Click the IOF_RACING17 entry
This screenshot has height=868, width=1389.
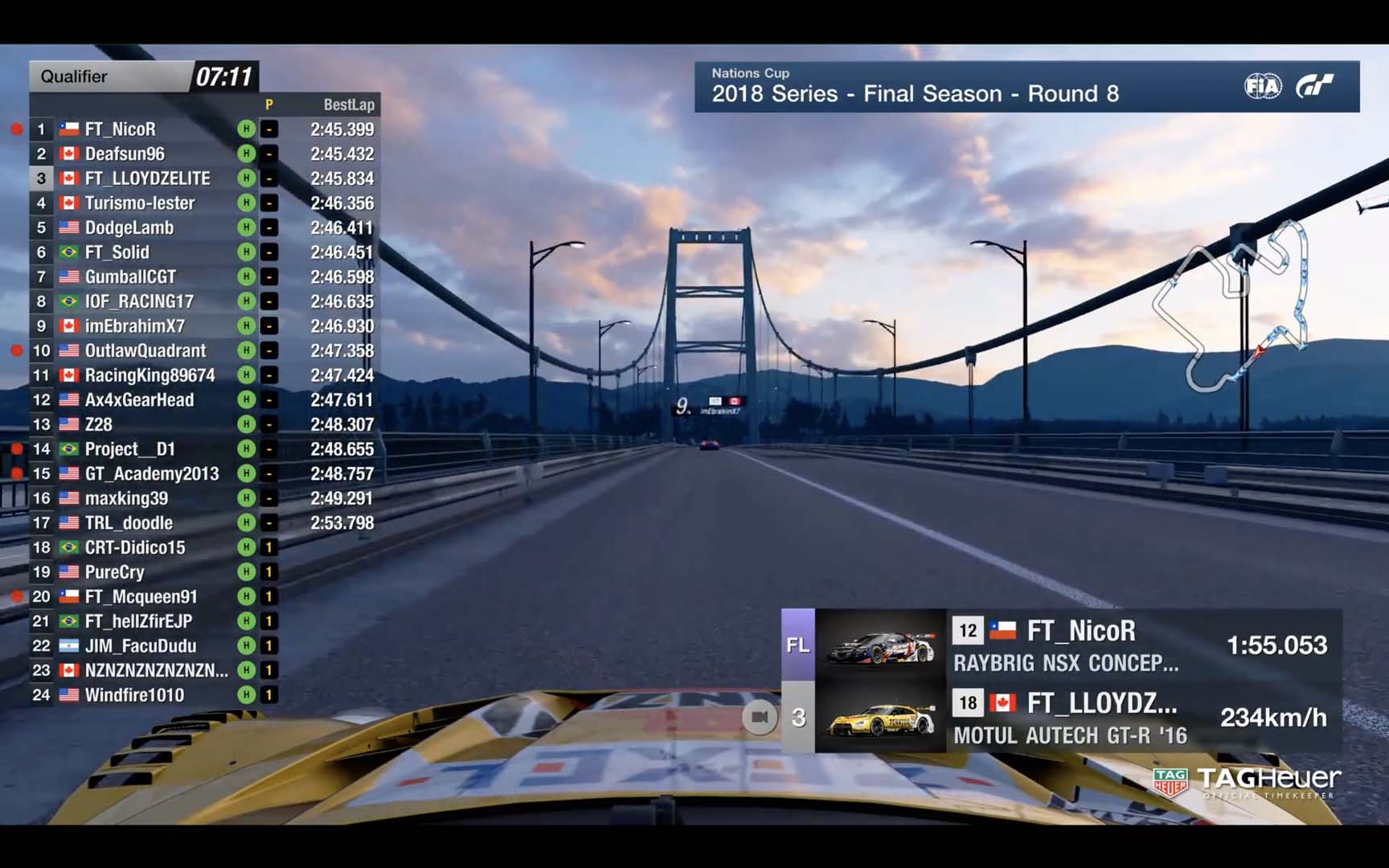tap(139, 301)
